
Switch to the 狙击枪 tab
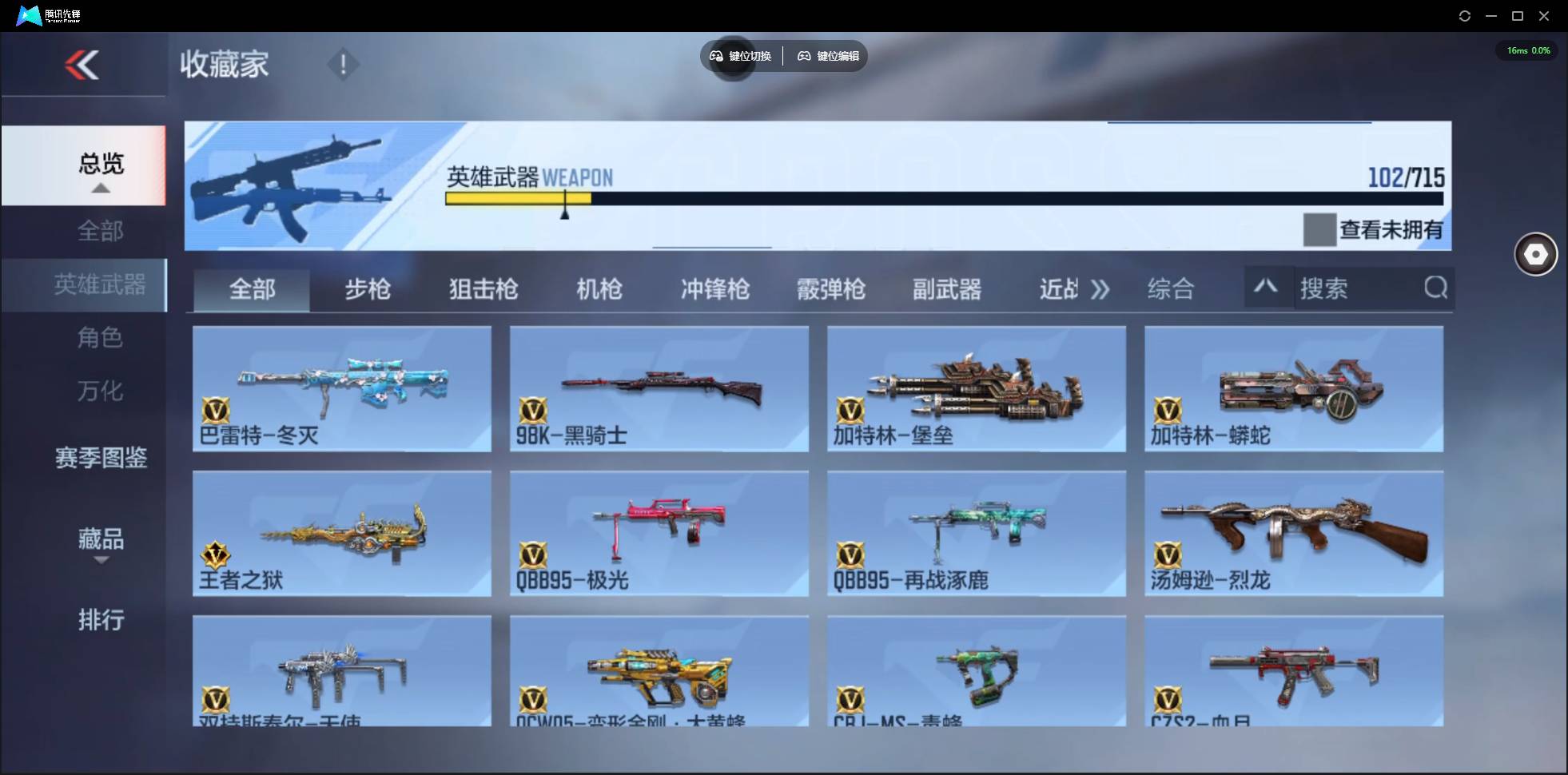tap(483, 289)
